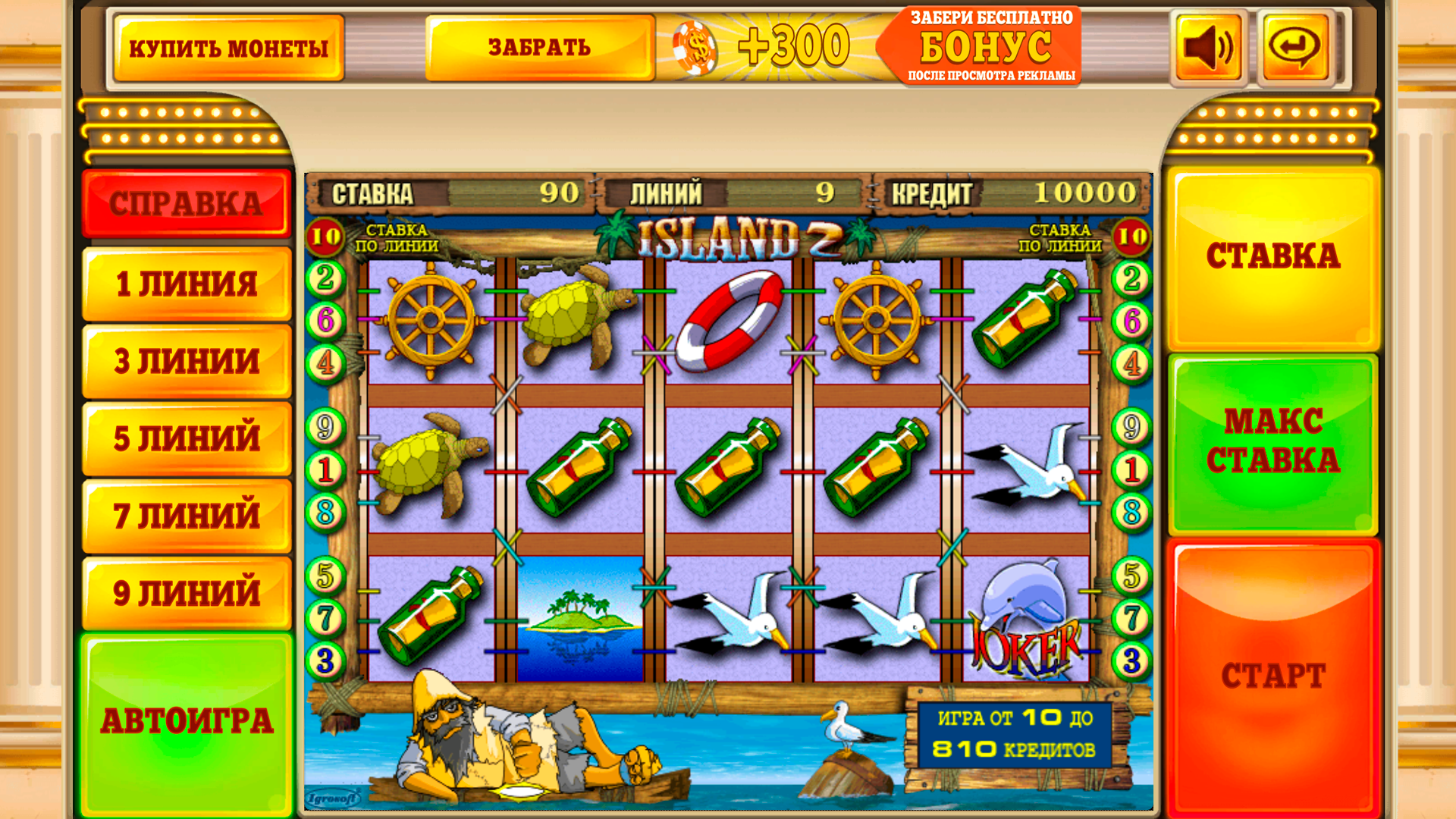1456x819 pixels.
Task: Increase the bet with СТАВКА
Action: pos(1274,256)
